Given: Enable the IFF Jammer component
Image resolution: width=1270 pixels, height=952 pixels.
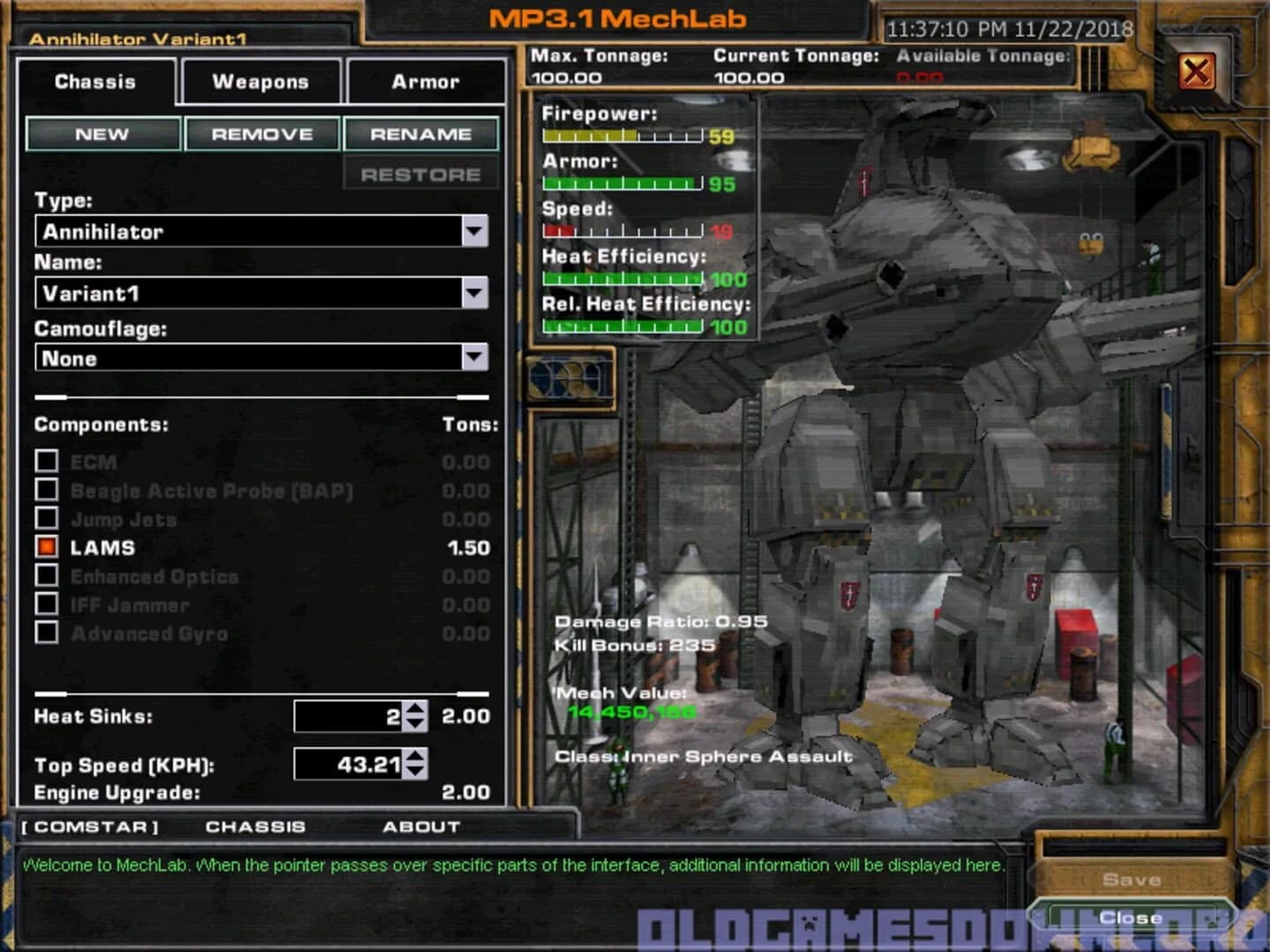Looking at the screenshot, I should tap(48, 605).
